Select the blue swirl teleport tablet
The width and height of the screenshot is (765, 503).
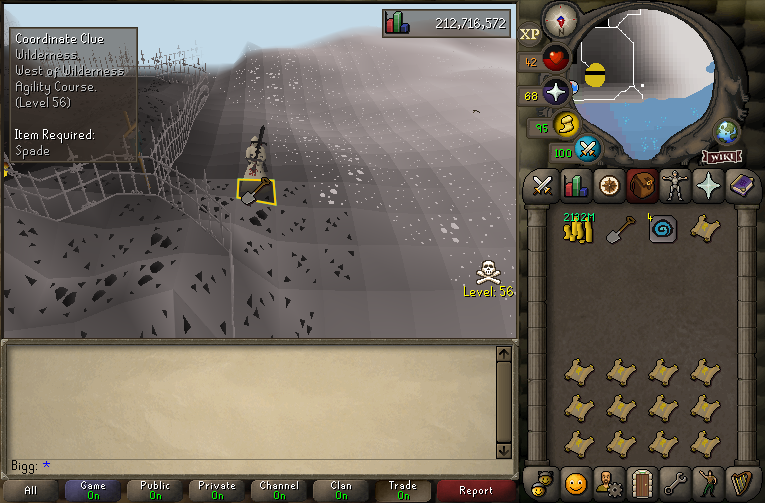661,229
